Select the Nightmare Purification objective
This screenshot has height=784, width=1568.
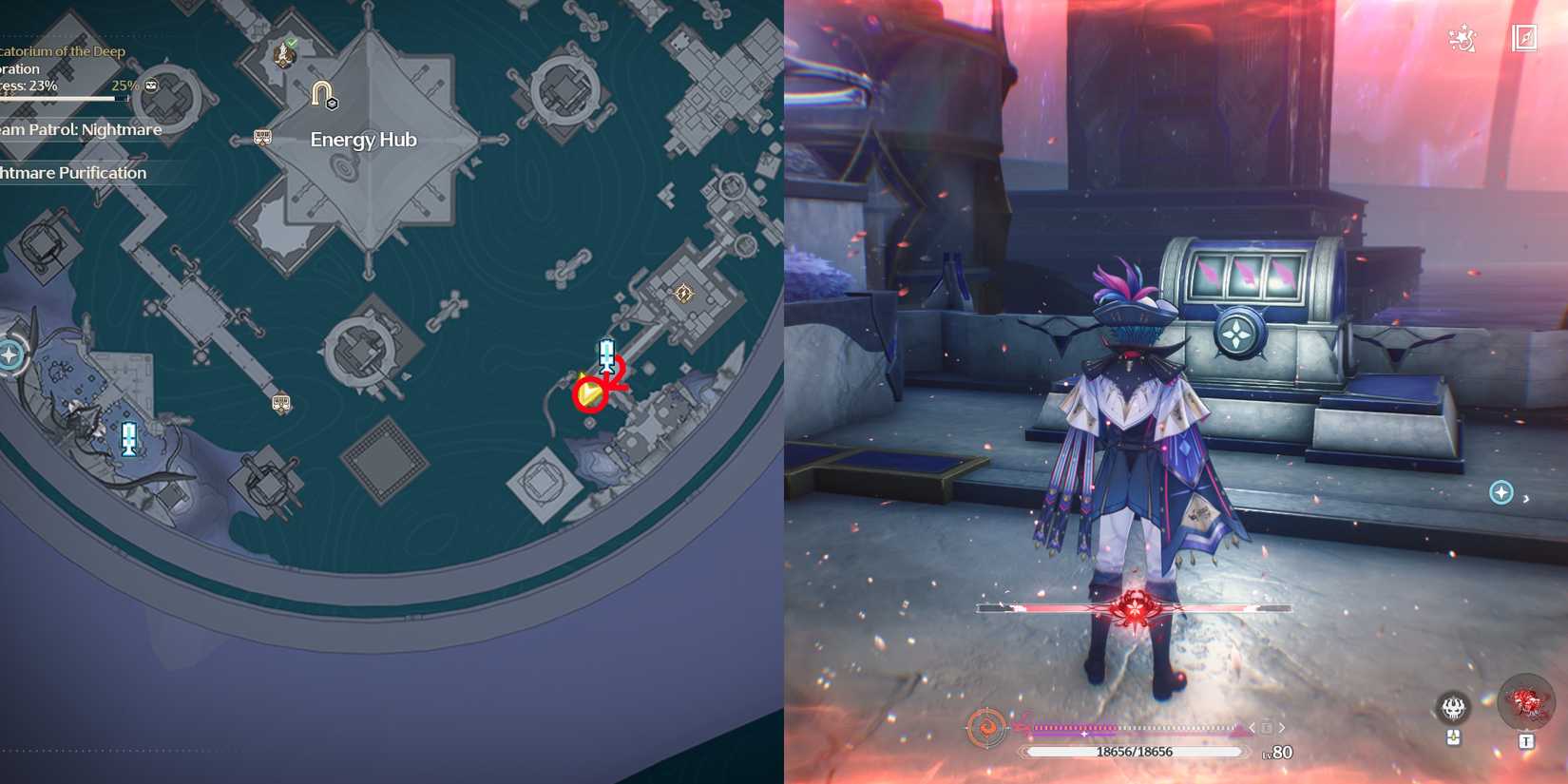[x=73, y=173]
